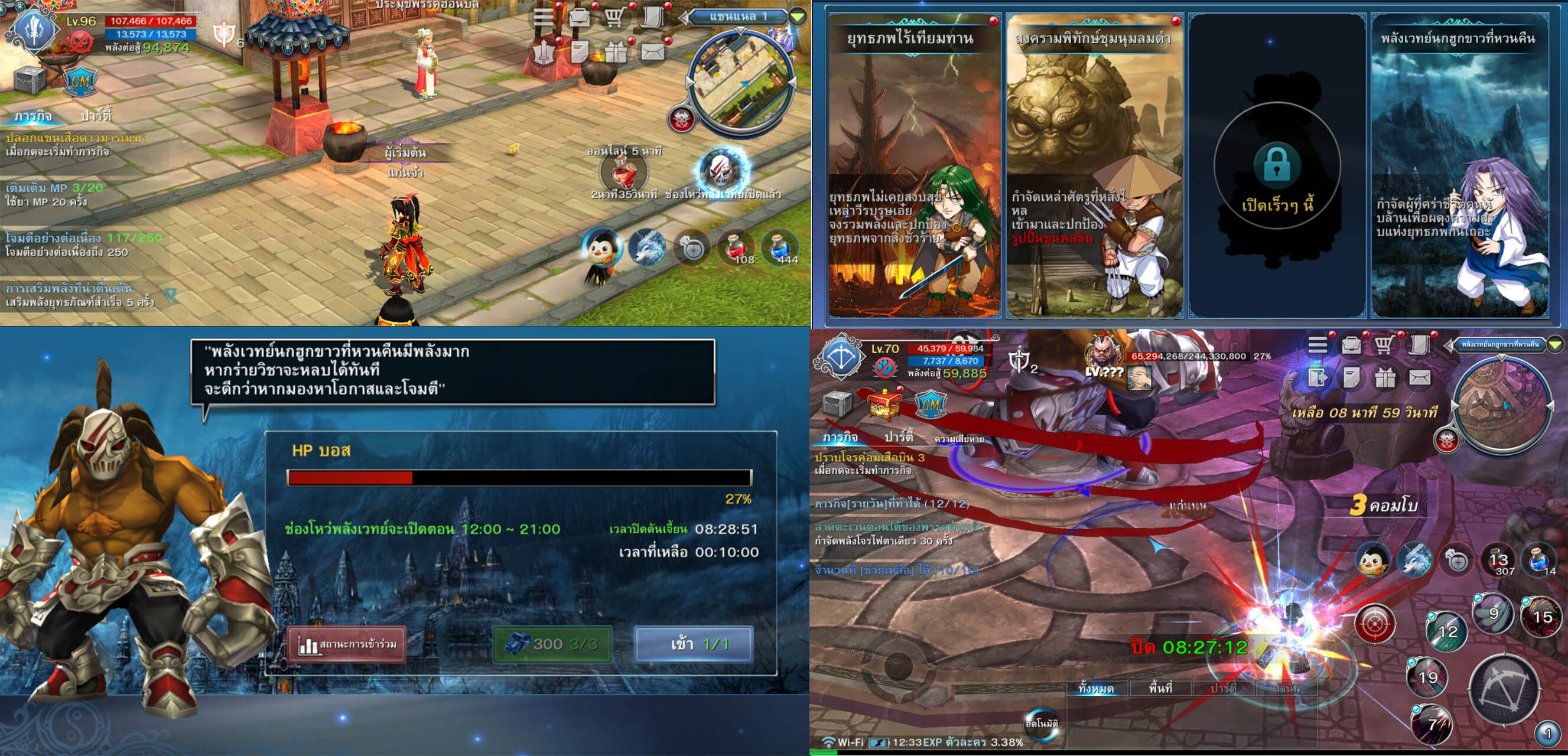Image resolution: width=1568 pixels, height=756 pixels.
Task: Use the blue potion with 444 count
Action: (780, 247)
